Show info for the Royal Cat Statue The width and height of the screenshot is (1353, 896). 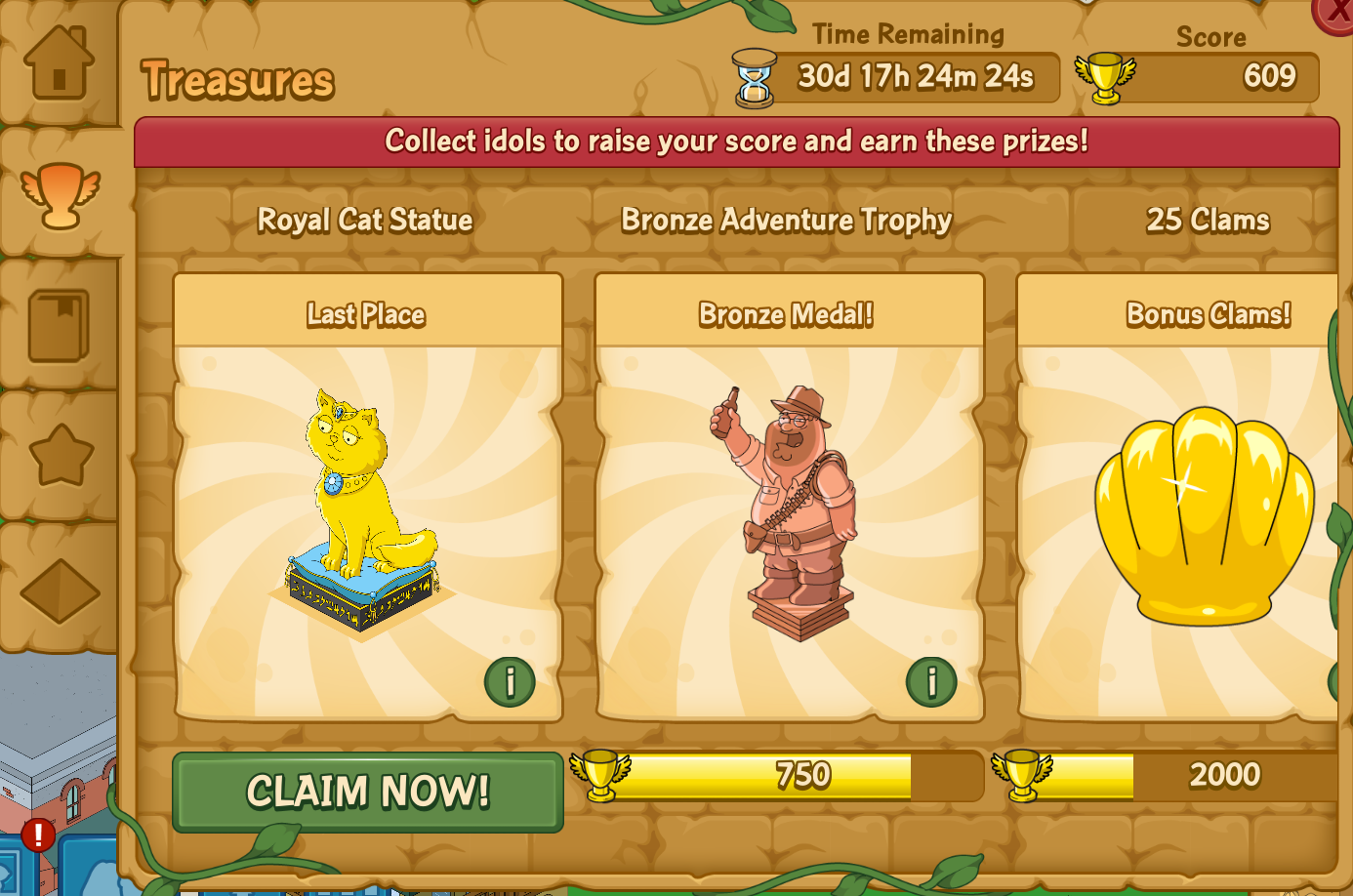(510, 681)
